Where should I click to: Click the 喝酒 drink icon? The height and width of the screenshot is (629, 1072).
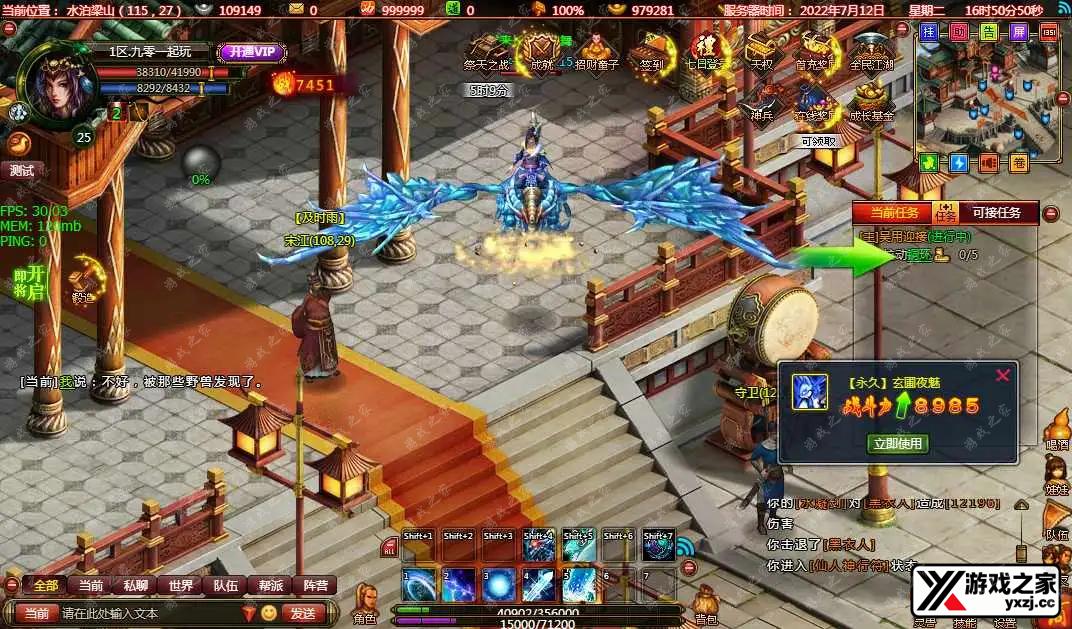coord(1057,430)
